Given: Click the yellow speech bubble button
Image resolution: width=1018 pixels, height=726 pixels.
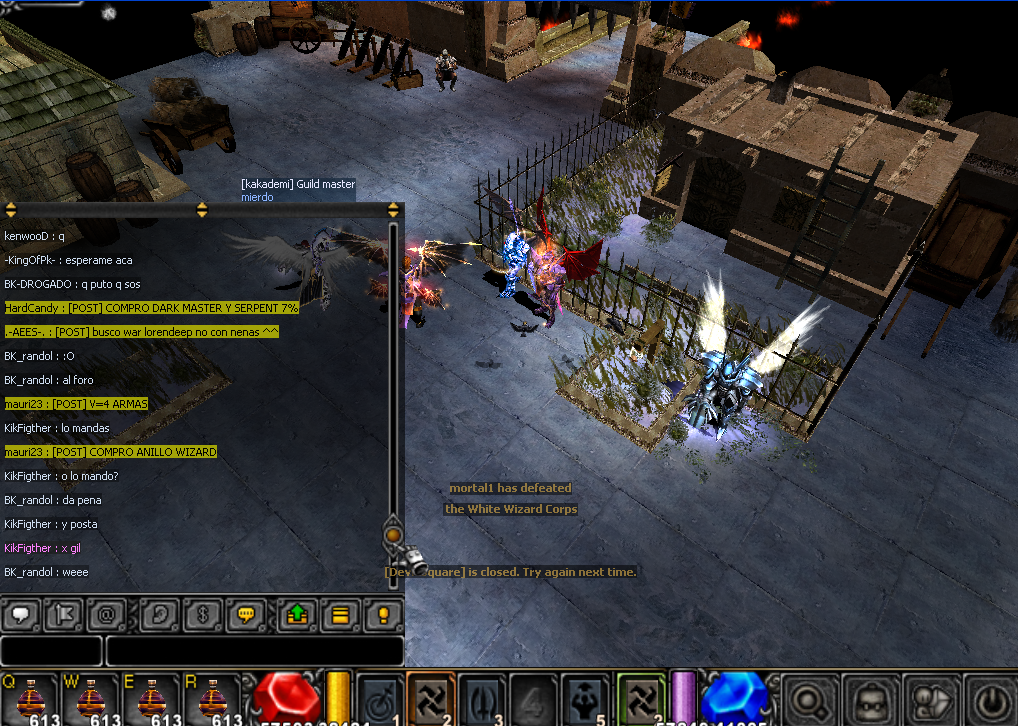Looking at the screenshot, I should point(244,614).
